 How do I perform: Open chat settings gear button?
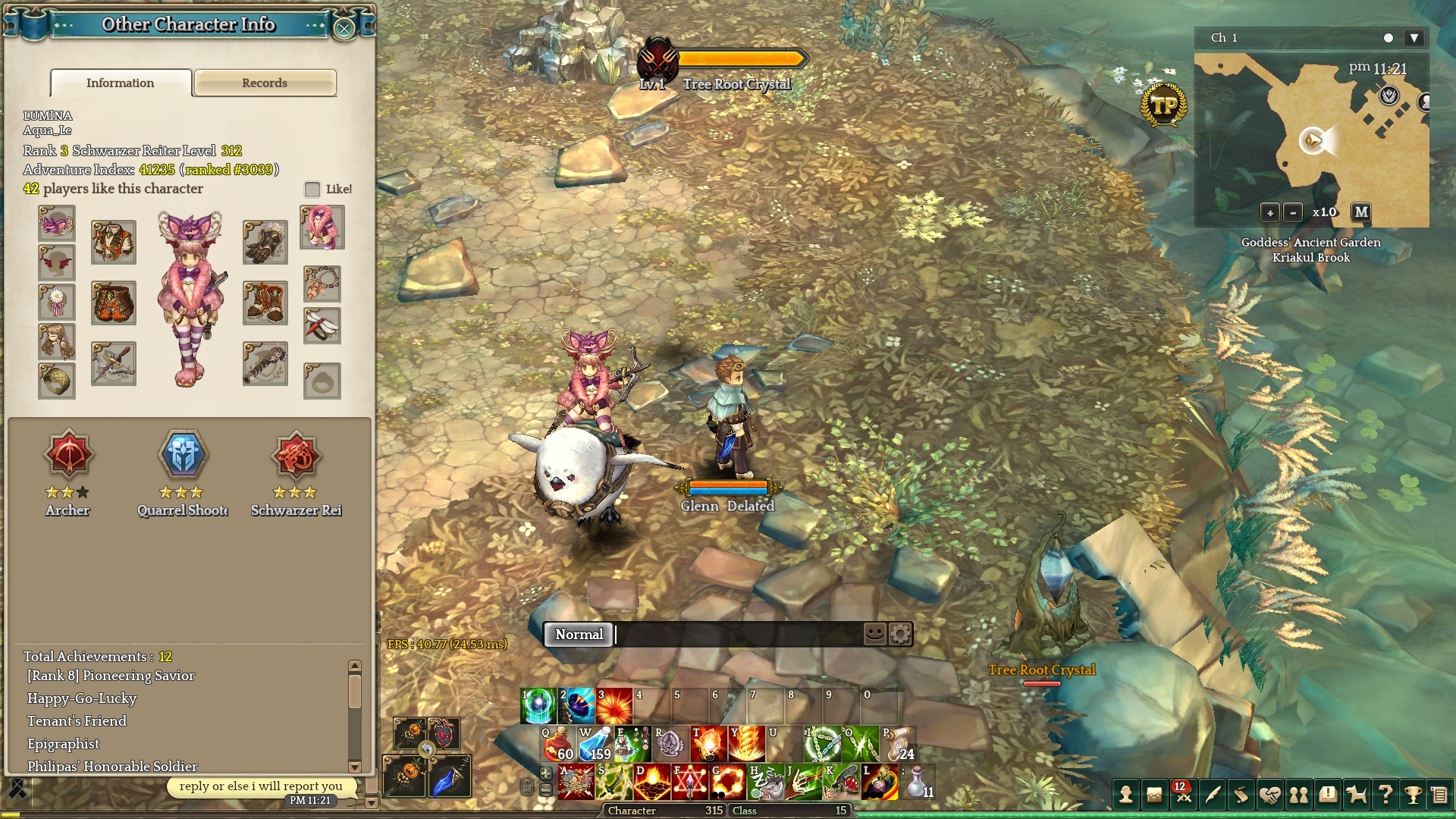(x=900, y=633)
